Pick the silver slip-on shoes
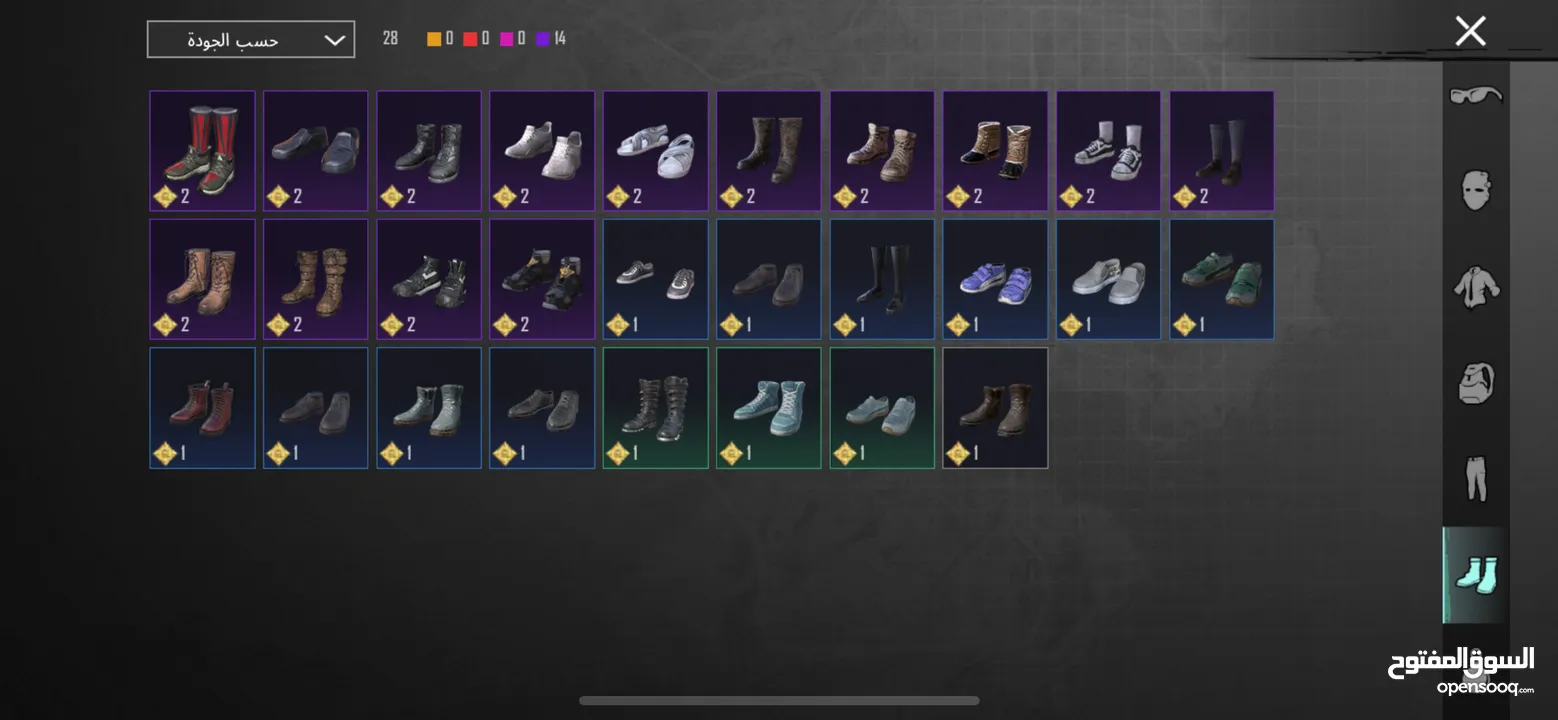The image size is (1558, 720). point(1108,279)
